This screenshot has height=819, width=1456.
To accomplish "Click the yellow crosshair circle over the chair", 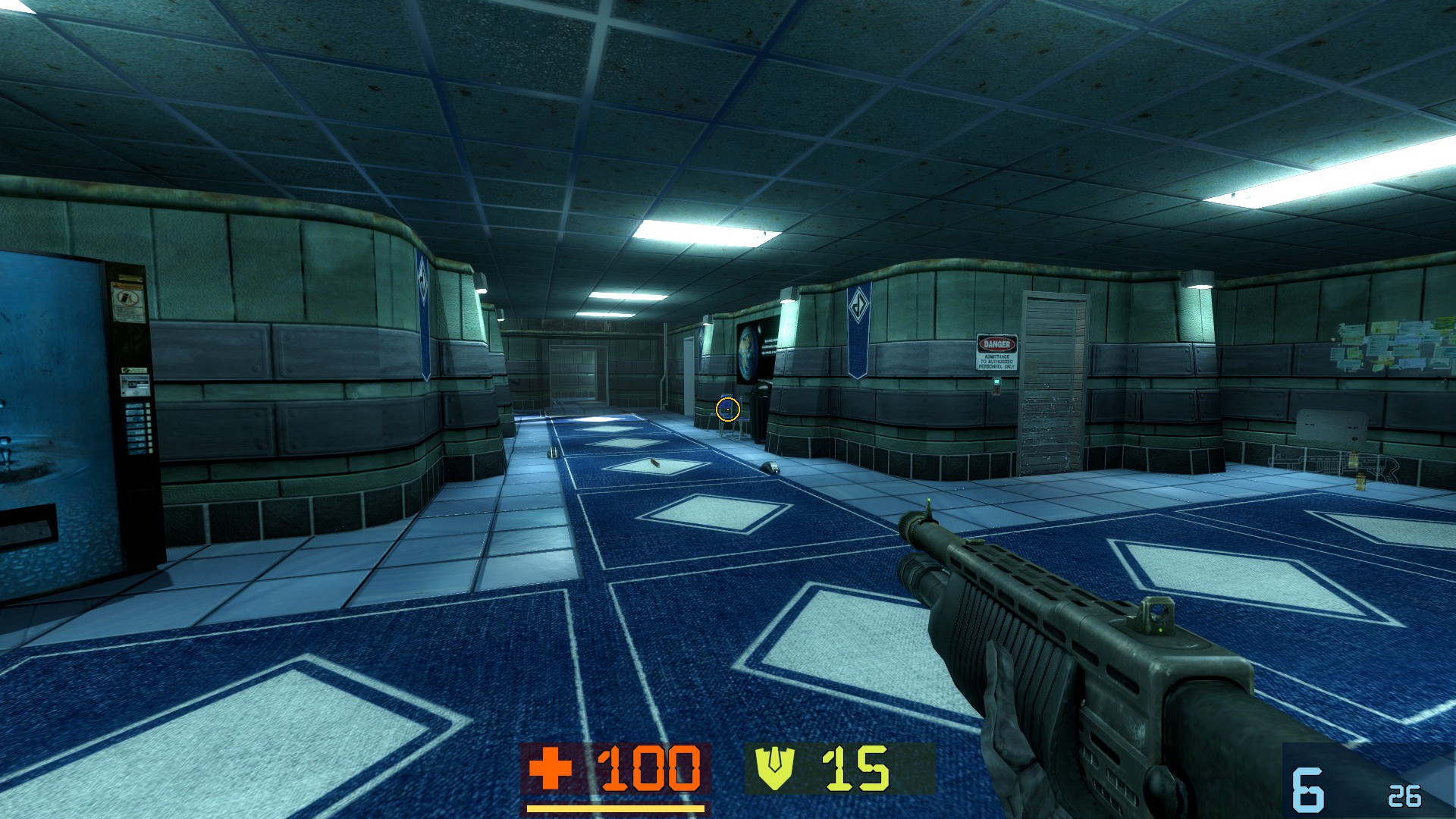I will (728, 409).
